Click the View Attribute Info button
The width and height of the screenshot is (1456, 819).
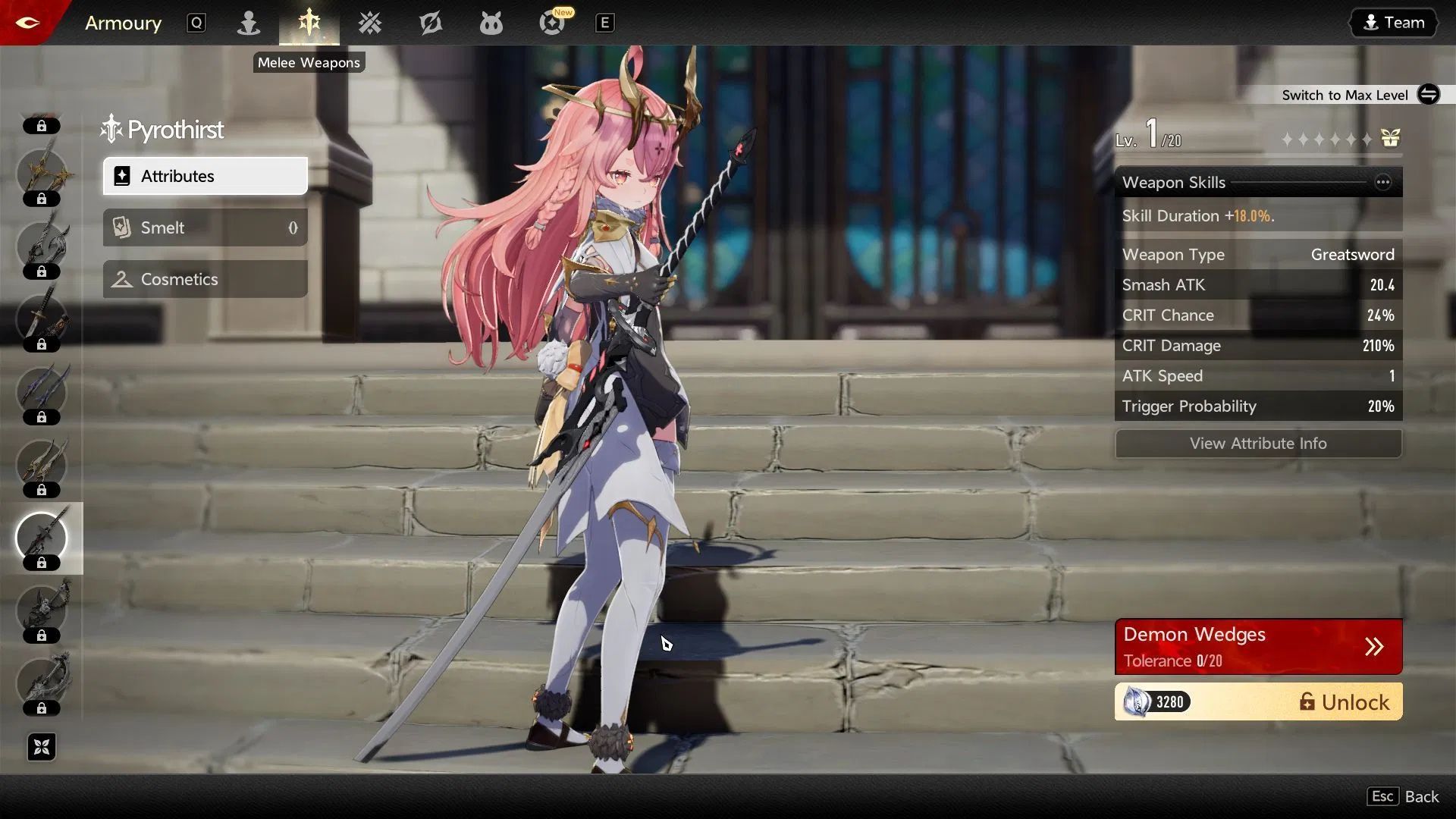point(1258,444)
